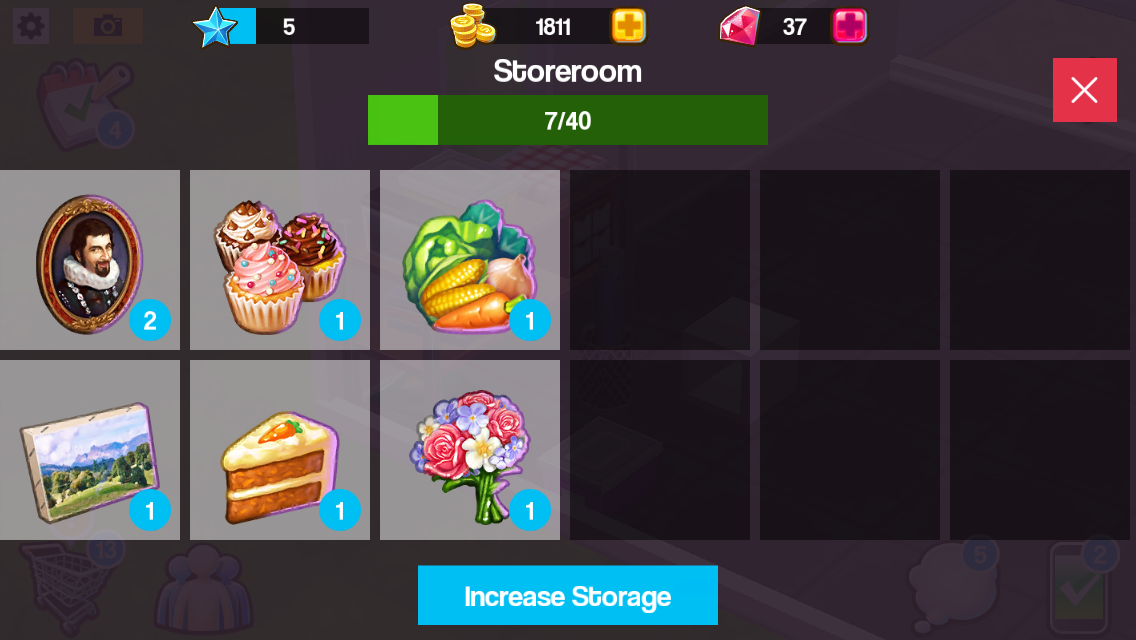This screenshot has height=640, width=1136.
Task: Select the carrot cake slice
Action: point(279,450)
